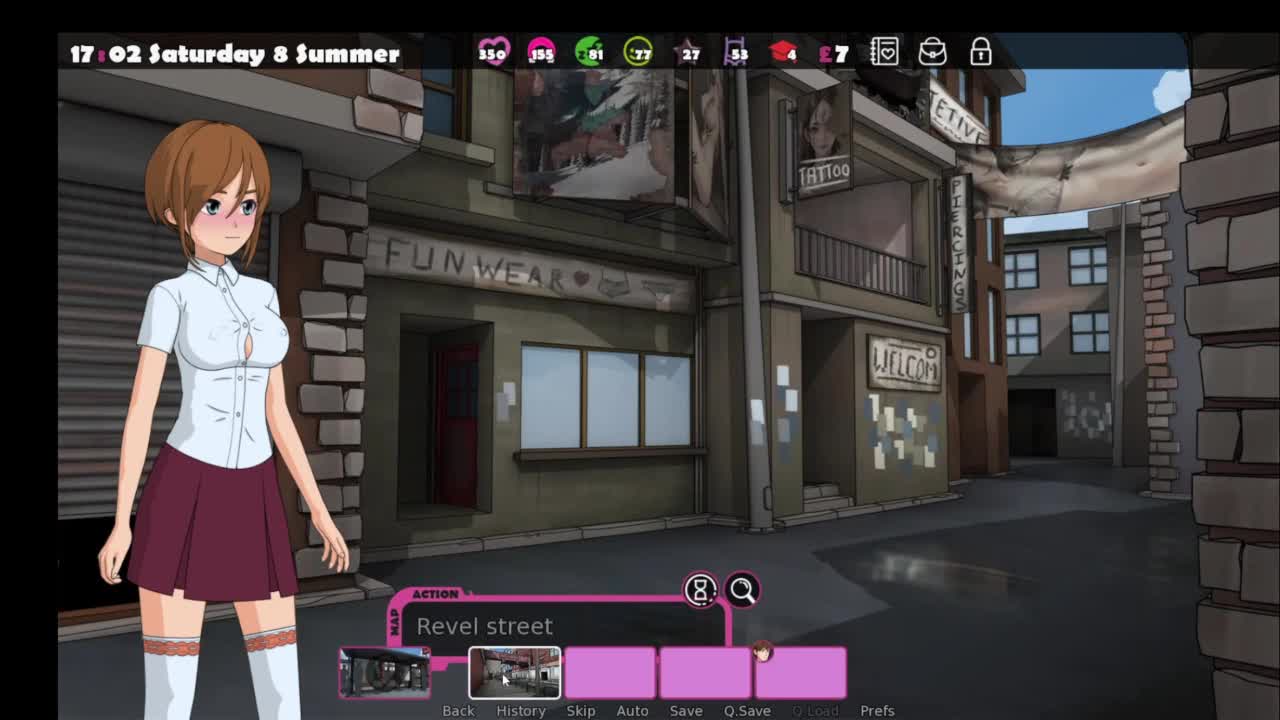Select the covered station location thumbnail
The image size is (1280, 720).
point(385,672)
